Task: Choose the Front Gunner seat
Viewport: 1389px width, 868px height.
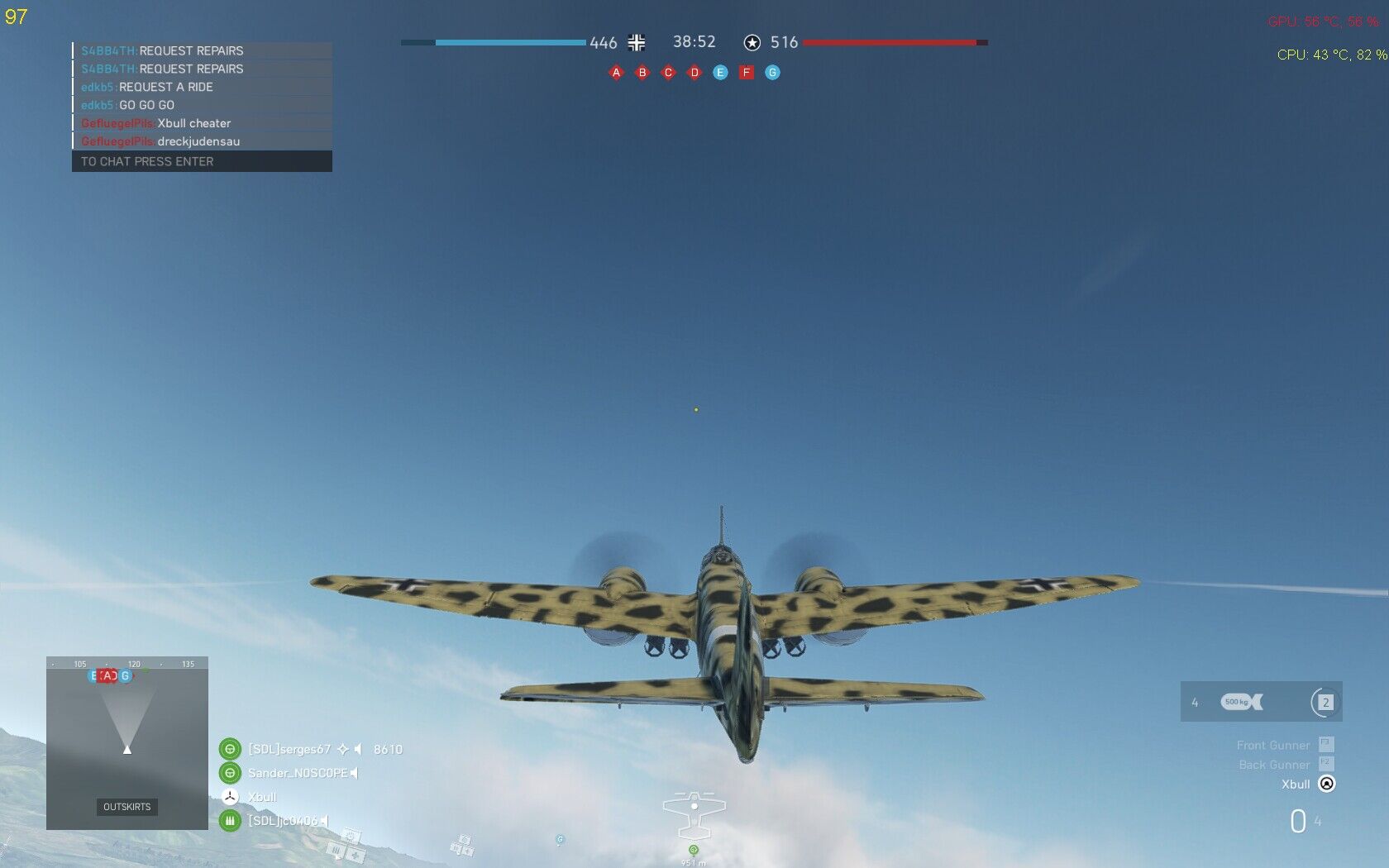Action: click(1273, 745)
